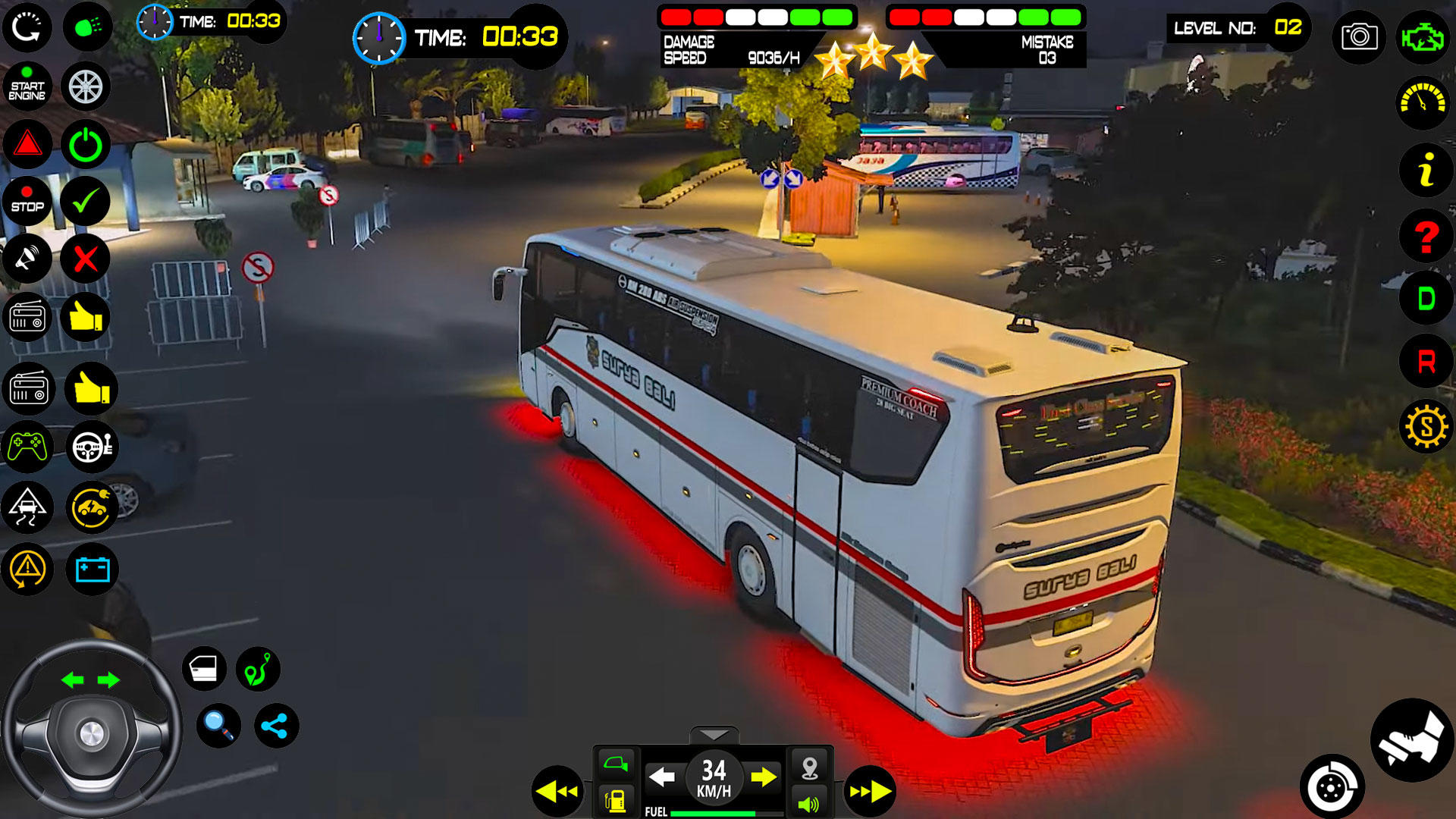Step on the accelerator pedal button
This screenshot has height=819, width=1456.
tap(1411, 741)
